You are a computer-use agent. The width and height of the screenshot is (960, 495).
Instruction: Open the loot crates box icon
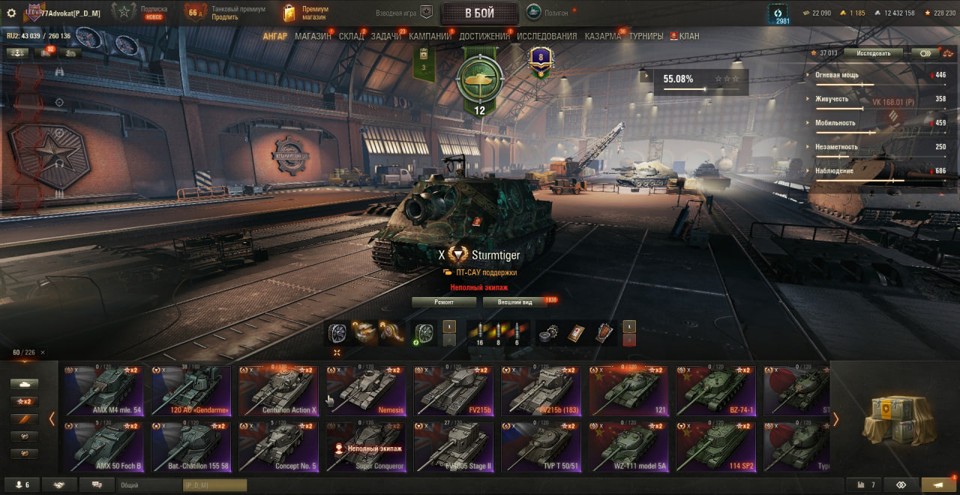pos(898,418)
